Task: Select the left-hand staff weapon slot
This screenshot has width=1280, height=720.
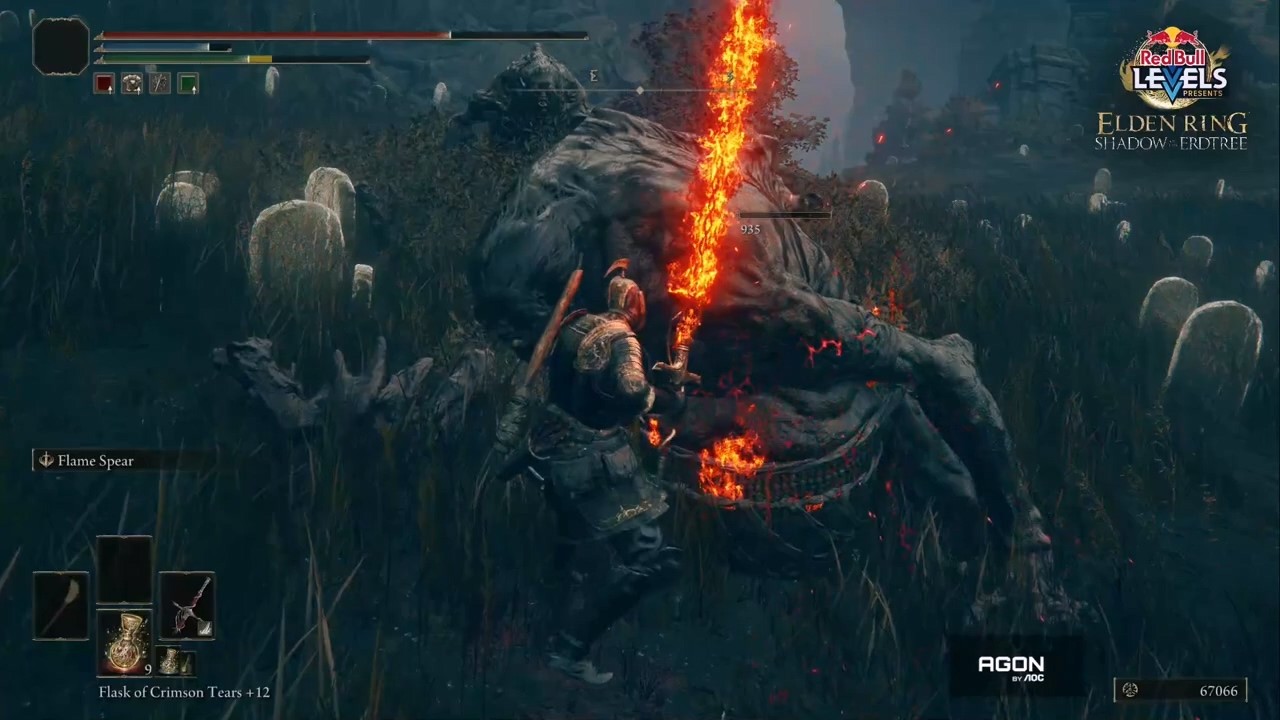Action: point(60,605)
